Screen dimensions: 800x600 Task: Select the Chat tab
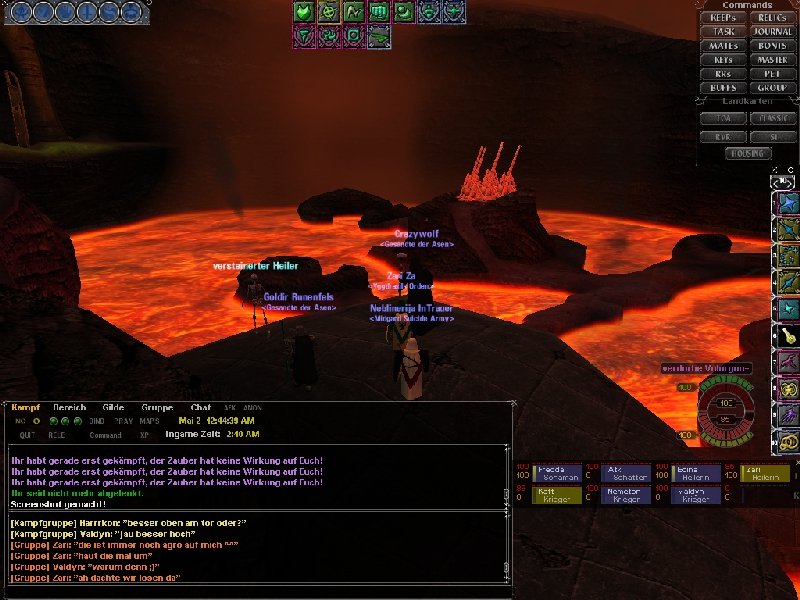pos(201,407)
